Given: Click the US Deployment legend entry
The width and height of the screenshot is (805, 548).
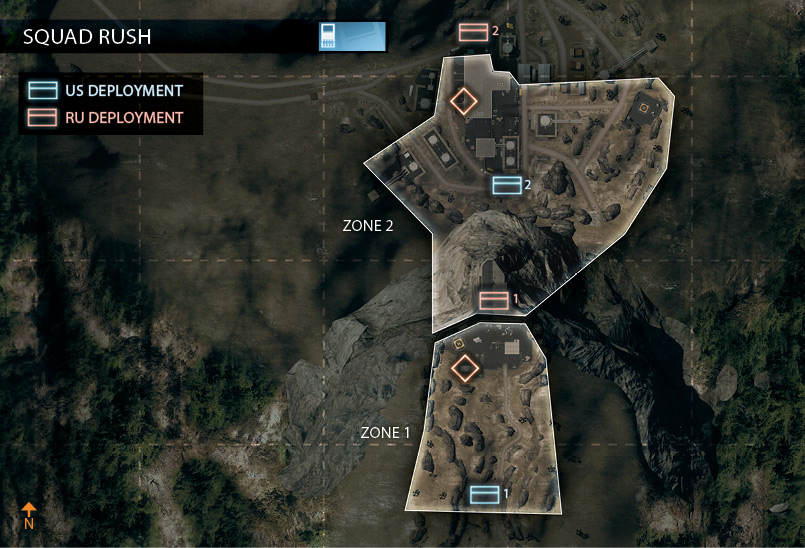Looking at the screenshot, I should point(107,90).
